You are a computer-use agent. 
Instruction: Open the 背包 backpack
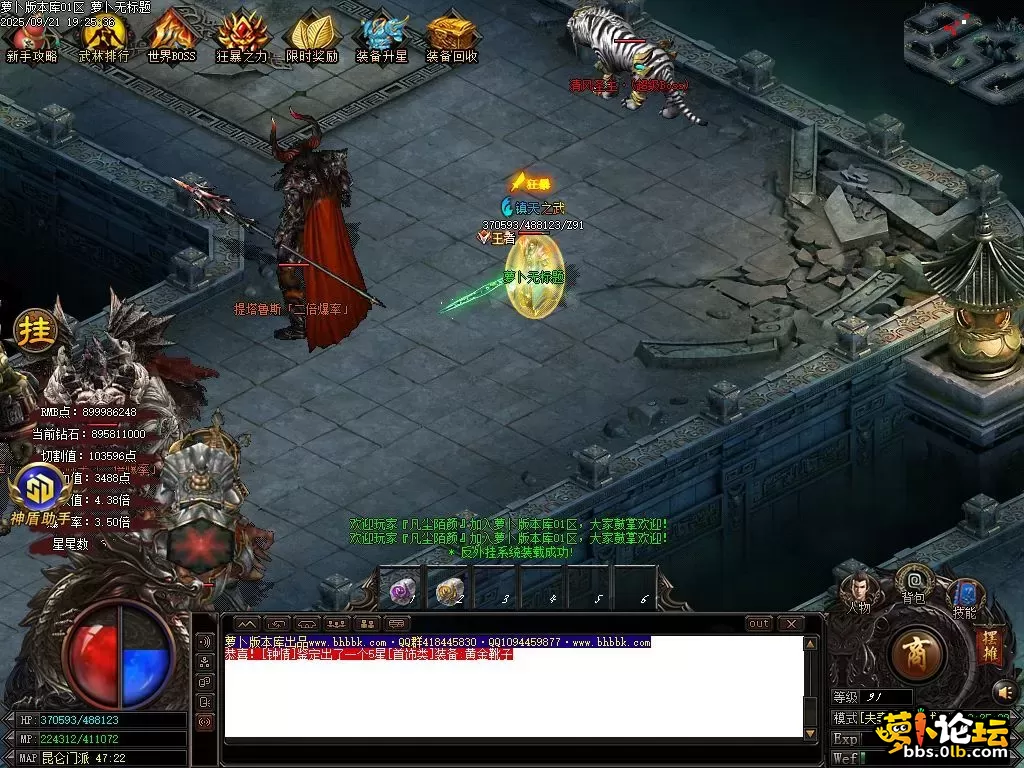913,582
